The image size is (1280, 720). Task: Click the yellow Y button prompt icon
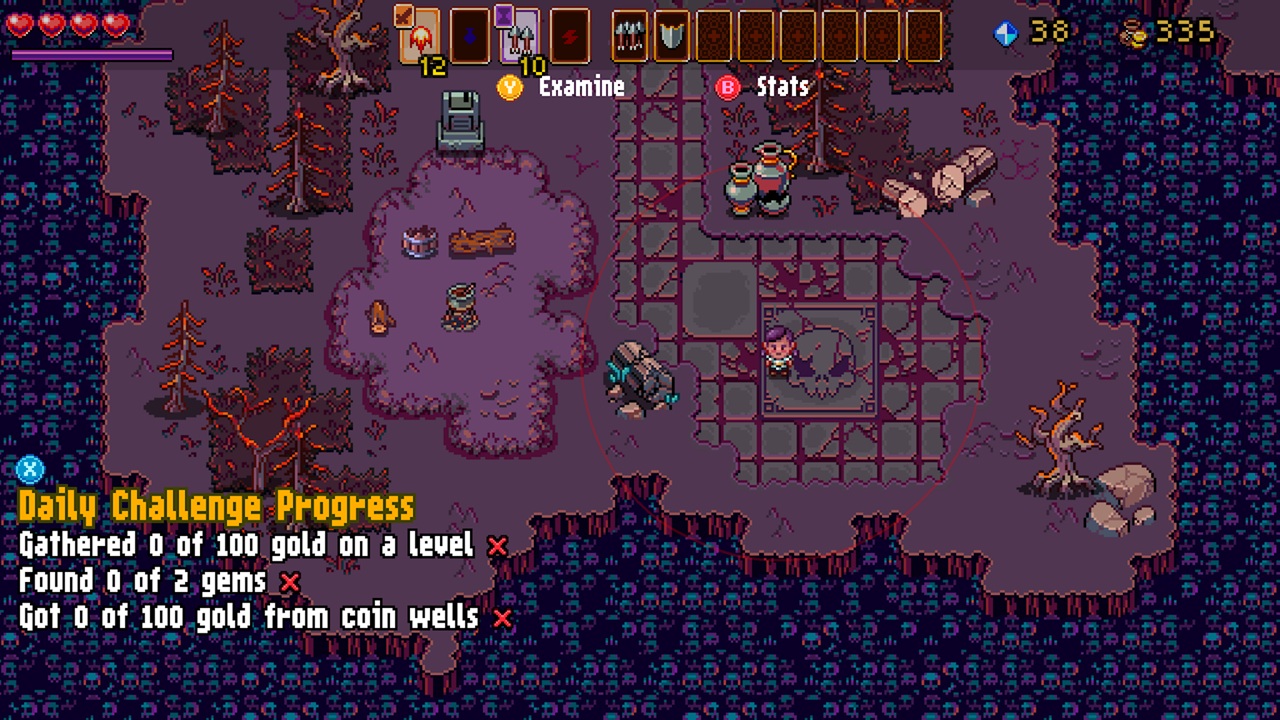click(510, 88)
